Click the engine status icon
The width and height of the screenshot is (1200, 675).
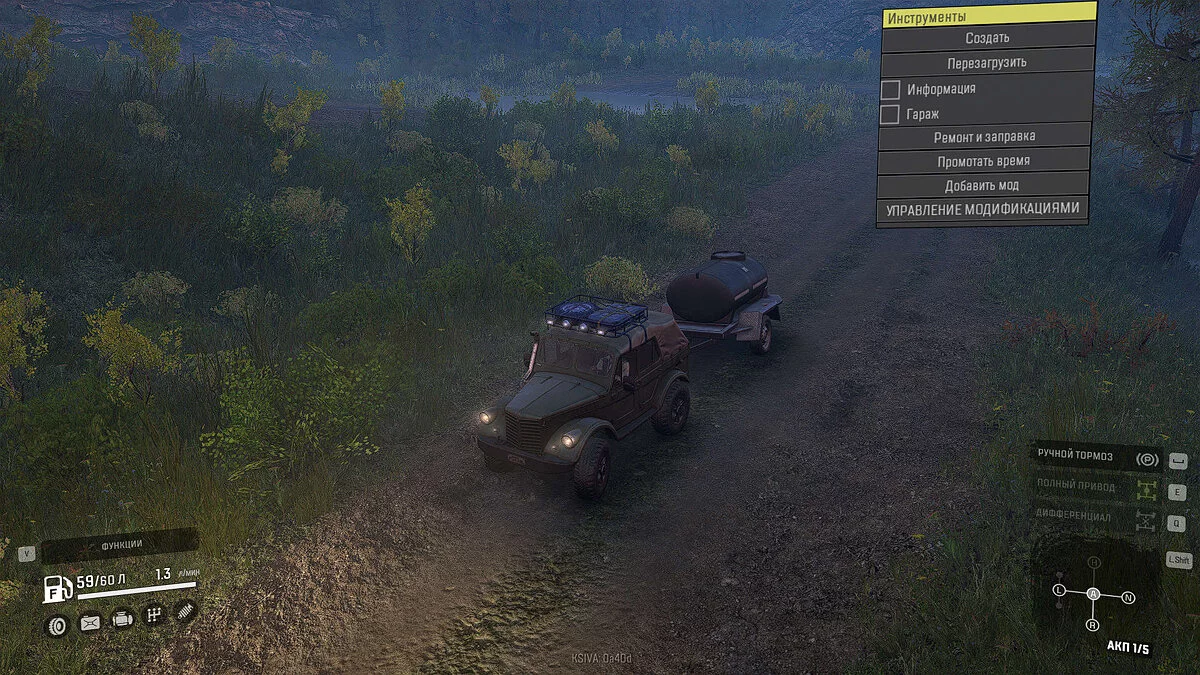point(122,620)
